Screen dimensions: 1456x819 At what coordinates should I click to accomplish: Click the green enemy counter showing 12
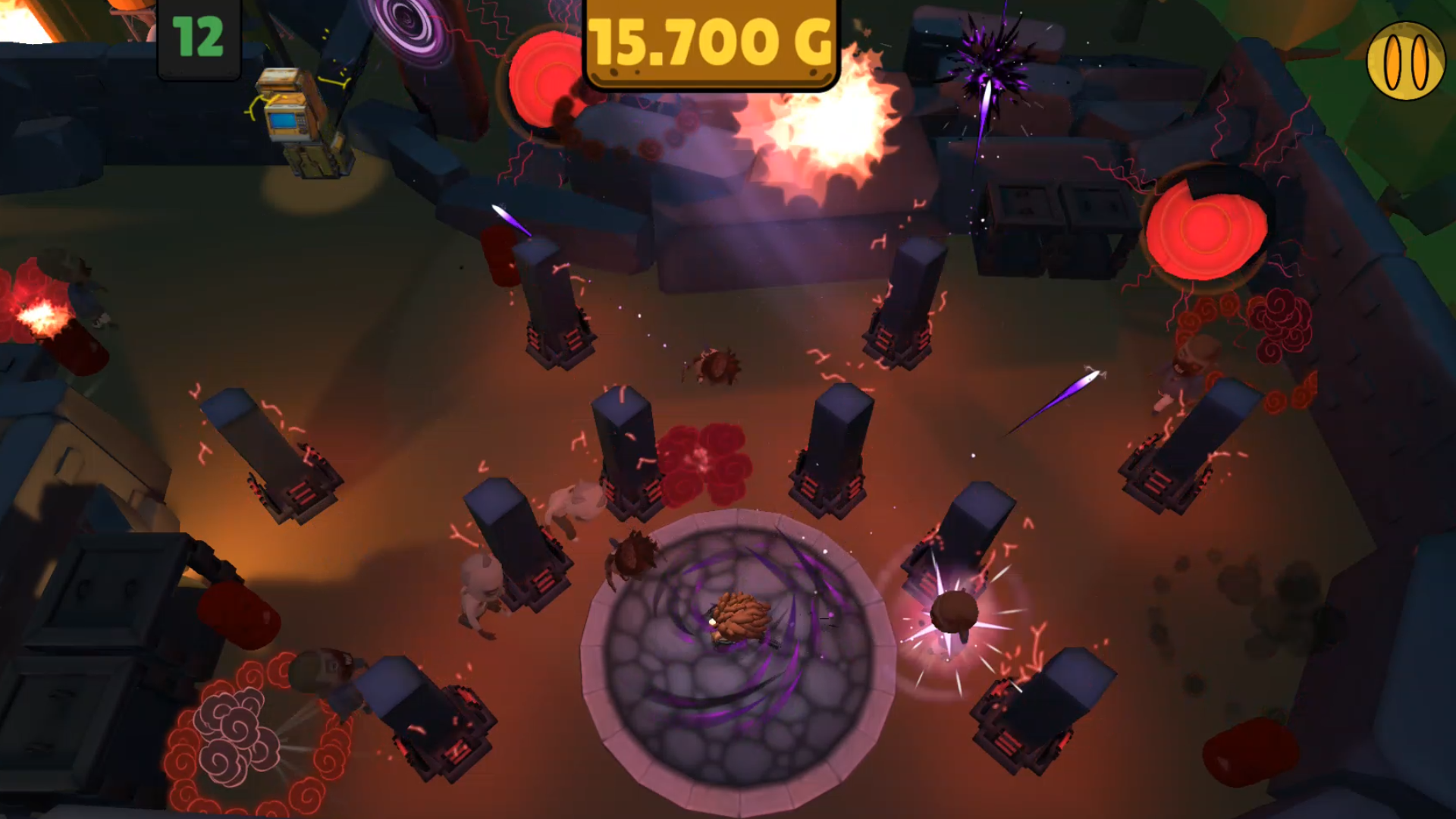[197, 36]
